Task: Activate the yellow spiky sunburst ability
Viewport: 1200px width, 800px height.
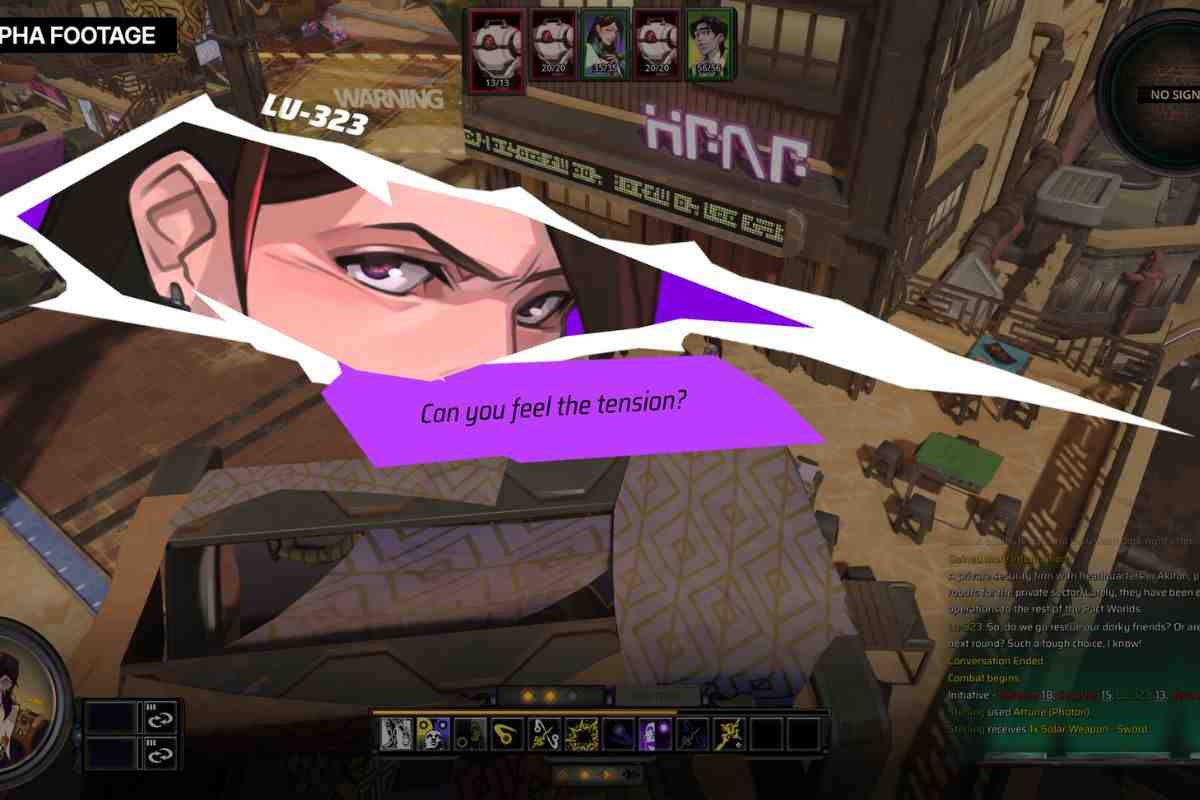Action: (x=581, y=733)
